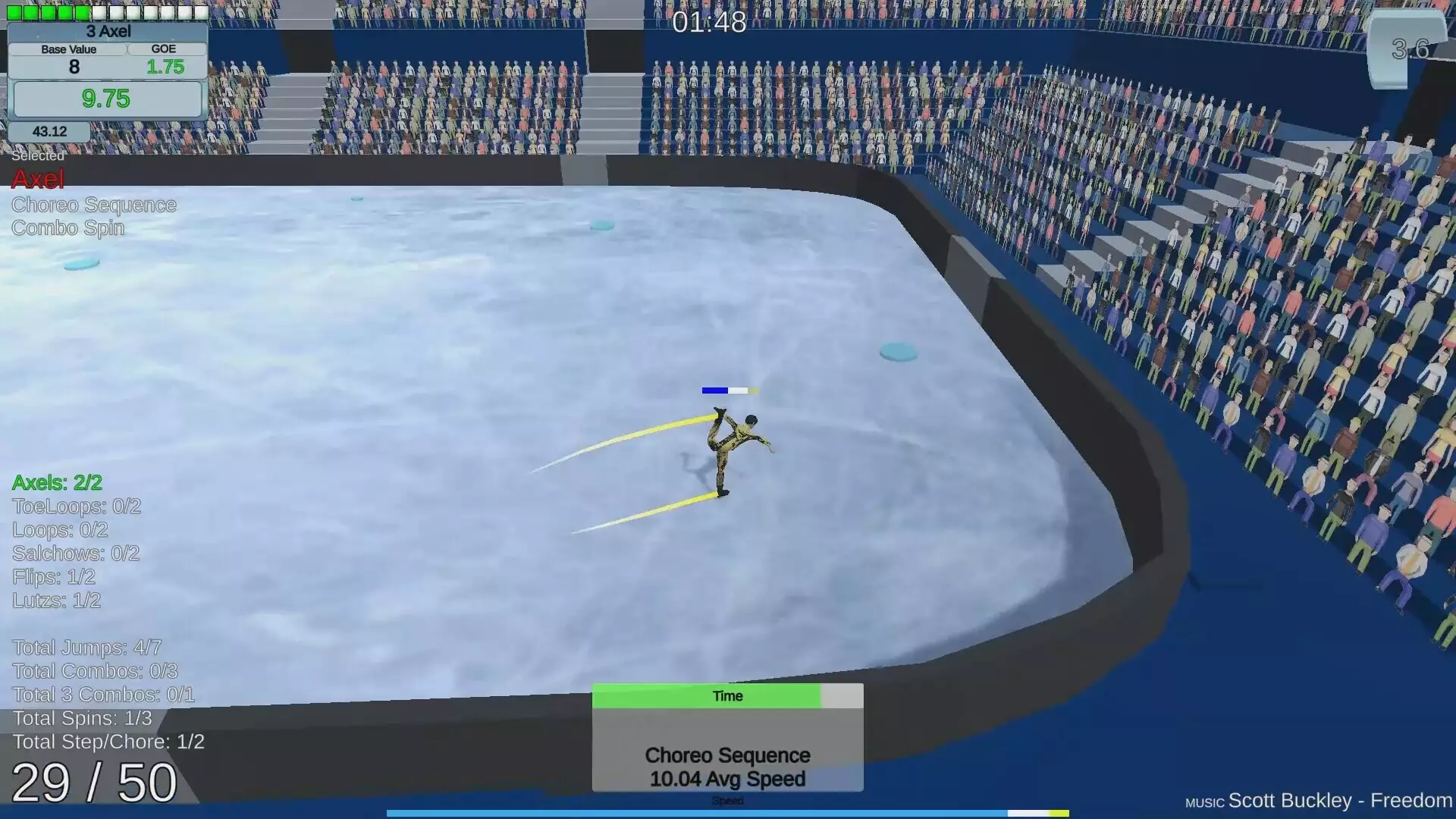Switch focus to the GOE column header
The width and height of the screenshot is (1456, 819).
[164, 49]
